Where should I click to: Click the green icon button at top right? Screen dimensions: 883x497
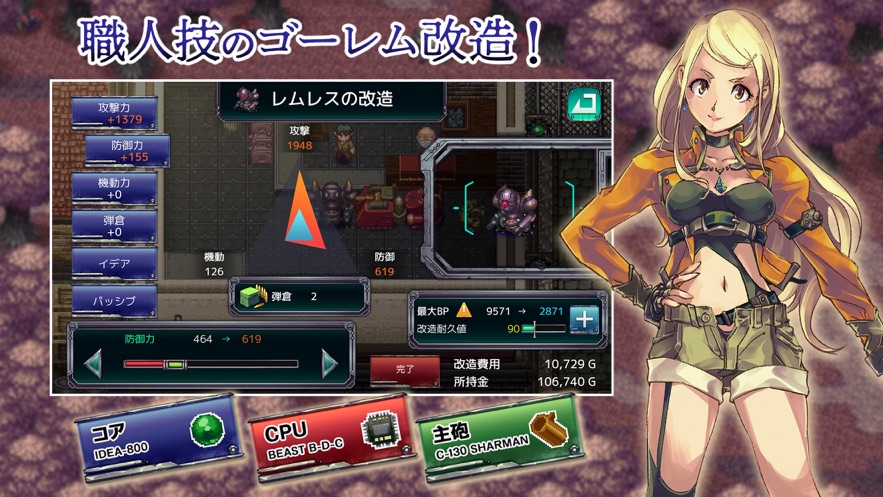pyautogui.click(x=583, y=104)
